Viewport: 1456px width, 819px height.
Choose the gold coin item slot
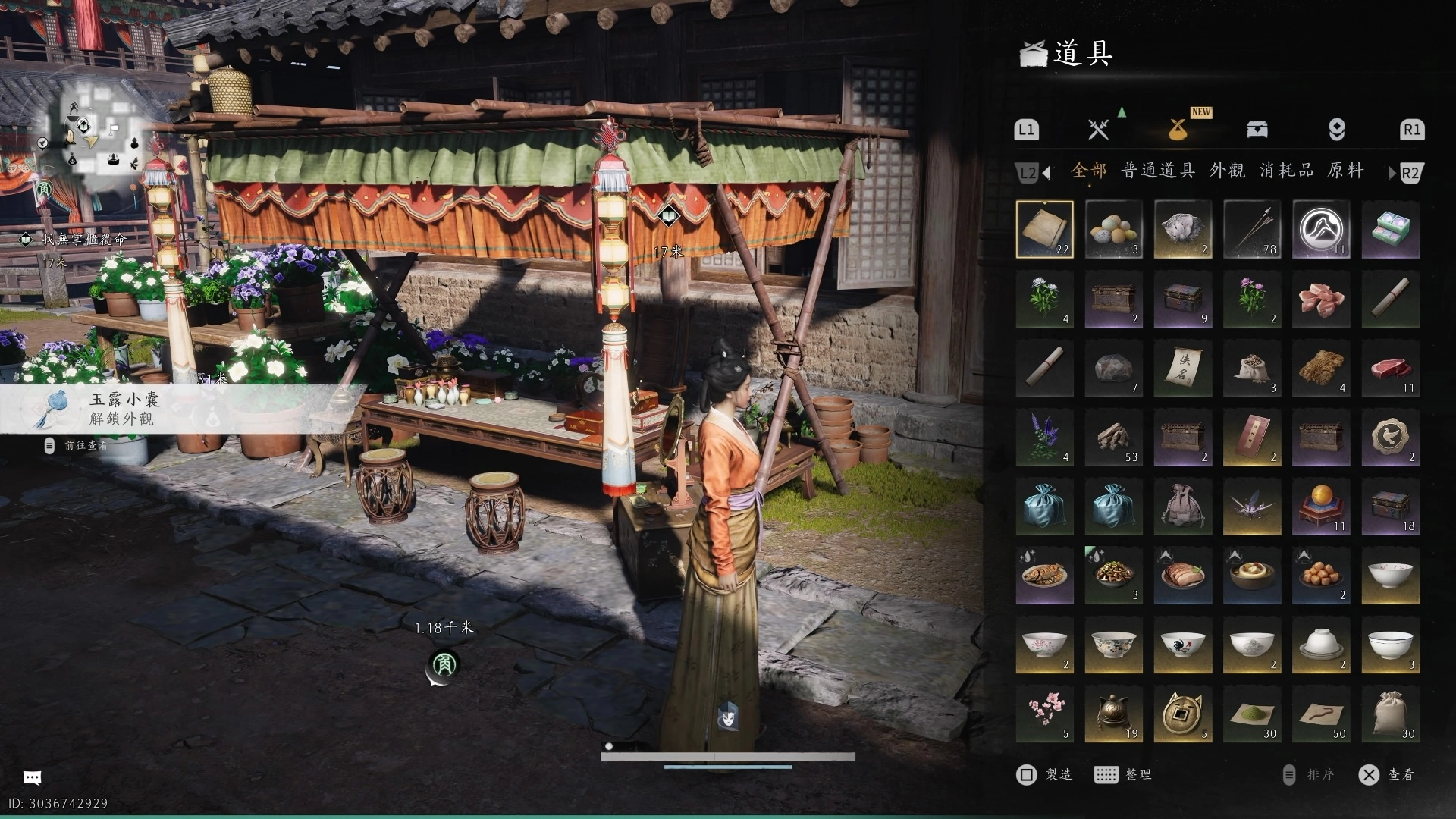coord(1182,714)
